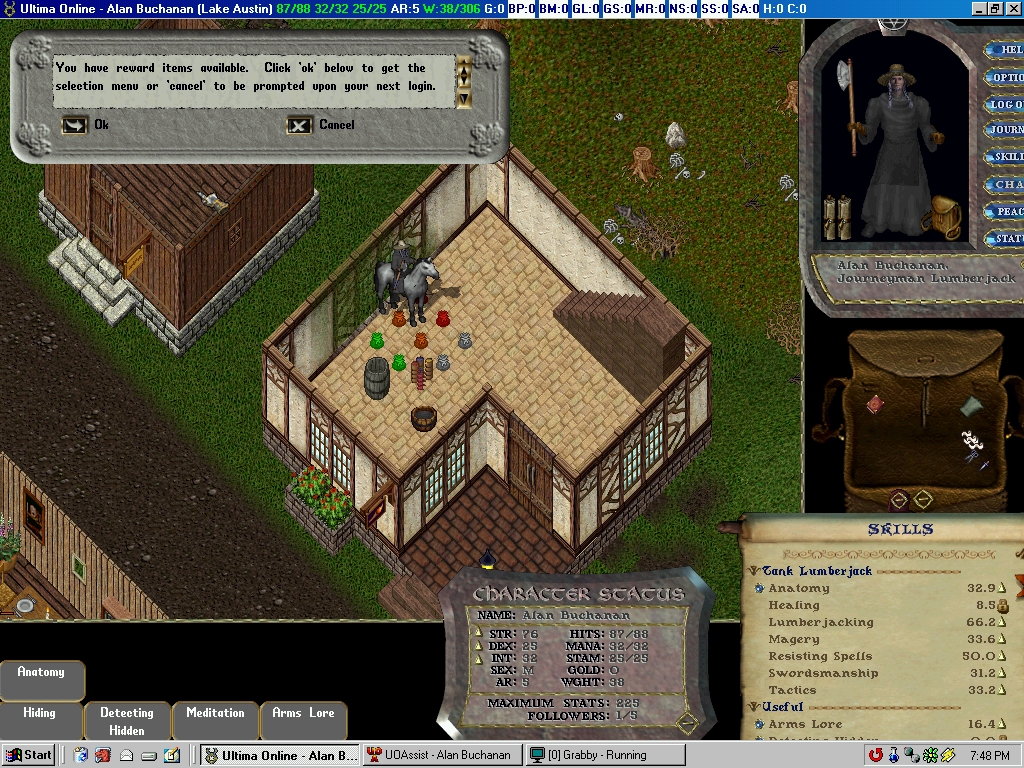Close the Ultima Online window
The height and width of the screenshot is (768, 1024).
(1012, 9)
